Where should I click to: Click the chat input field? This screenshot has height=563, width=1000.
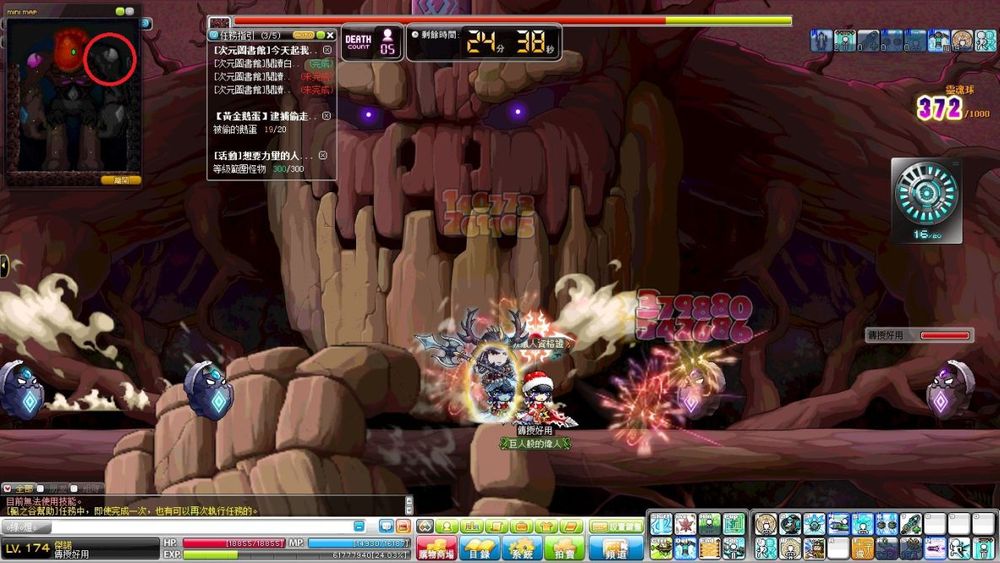point(200,526)
